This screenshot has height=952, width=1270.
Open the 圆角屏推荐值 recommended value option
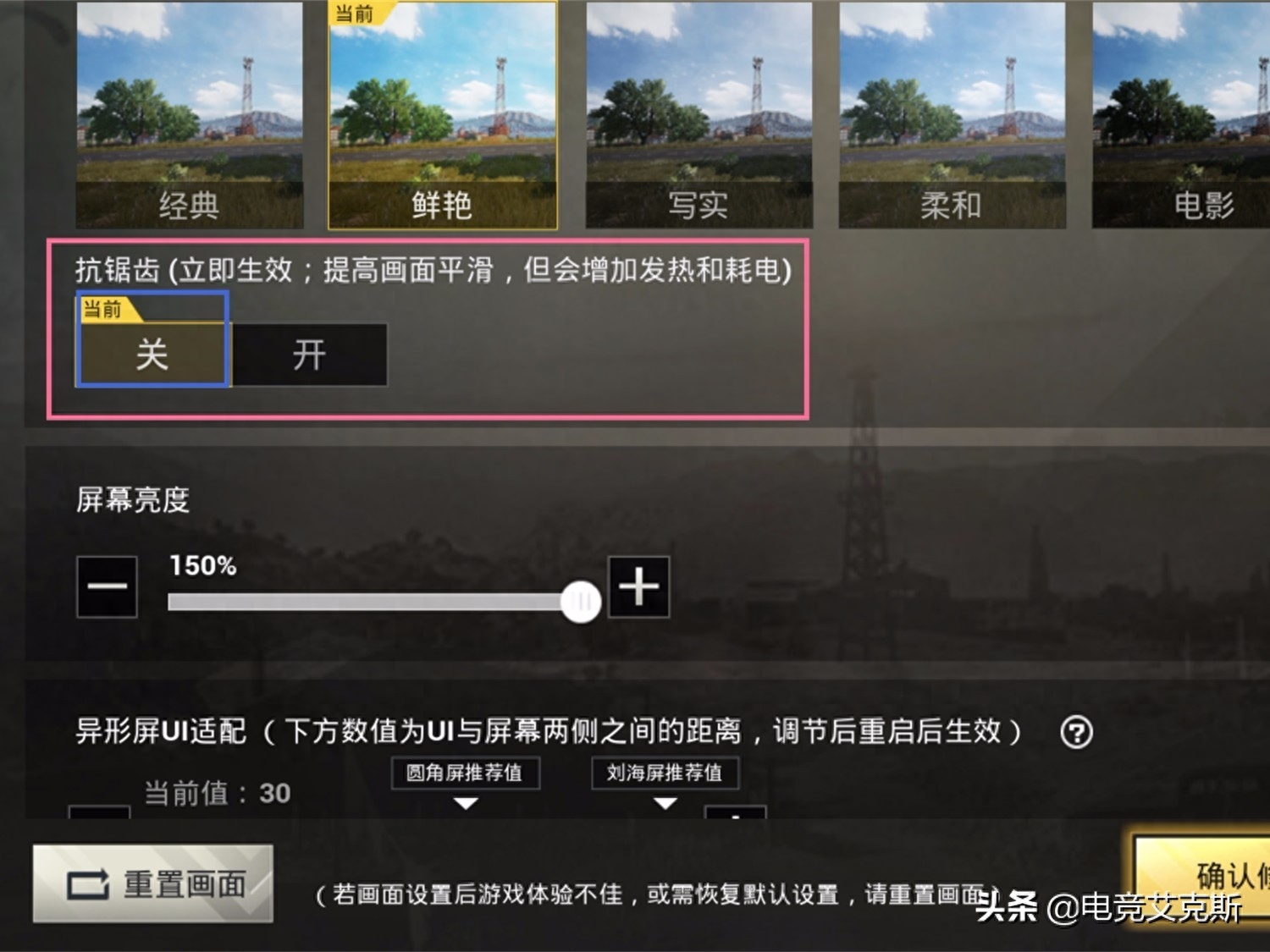[x=464, y=772]
